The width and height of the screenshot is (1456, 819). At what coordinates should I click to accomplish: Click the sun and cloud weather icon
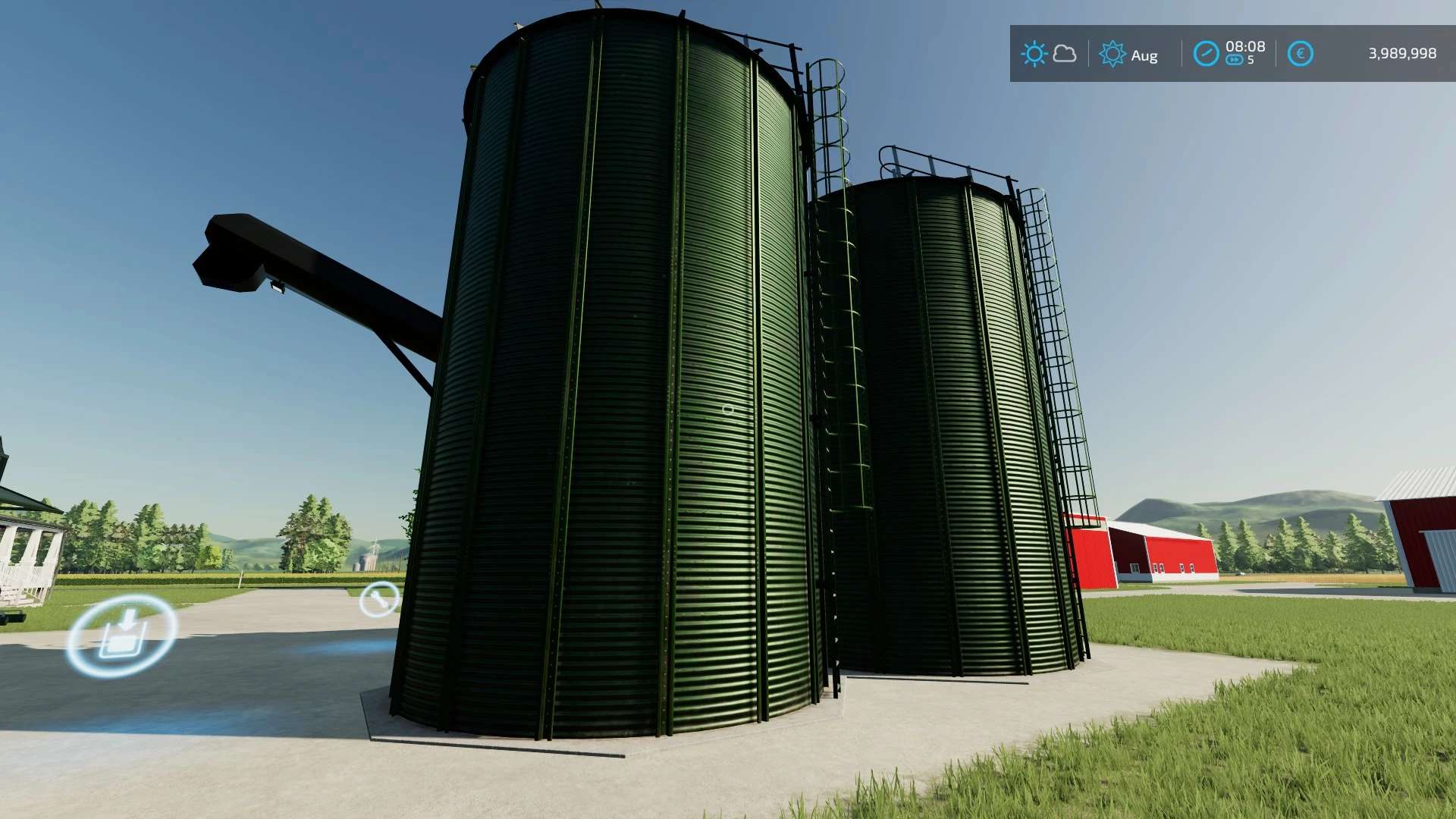1049,54
